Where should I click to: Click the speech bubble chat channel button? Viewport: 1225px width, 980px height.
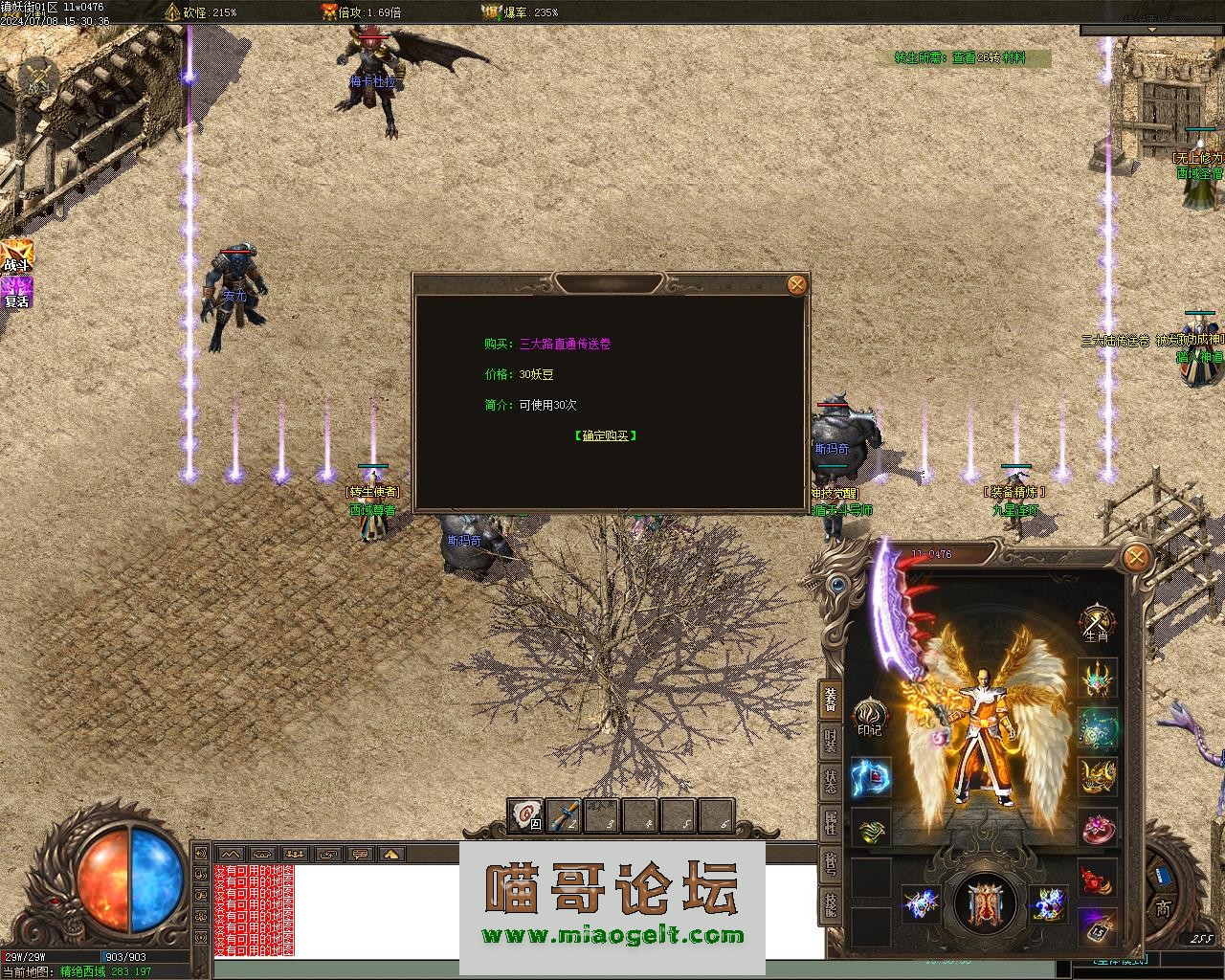point(359,854)
